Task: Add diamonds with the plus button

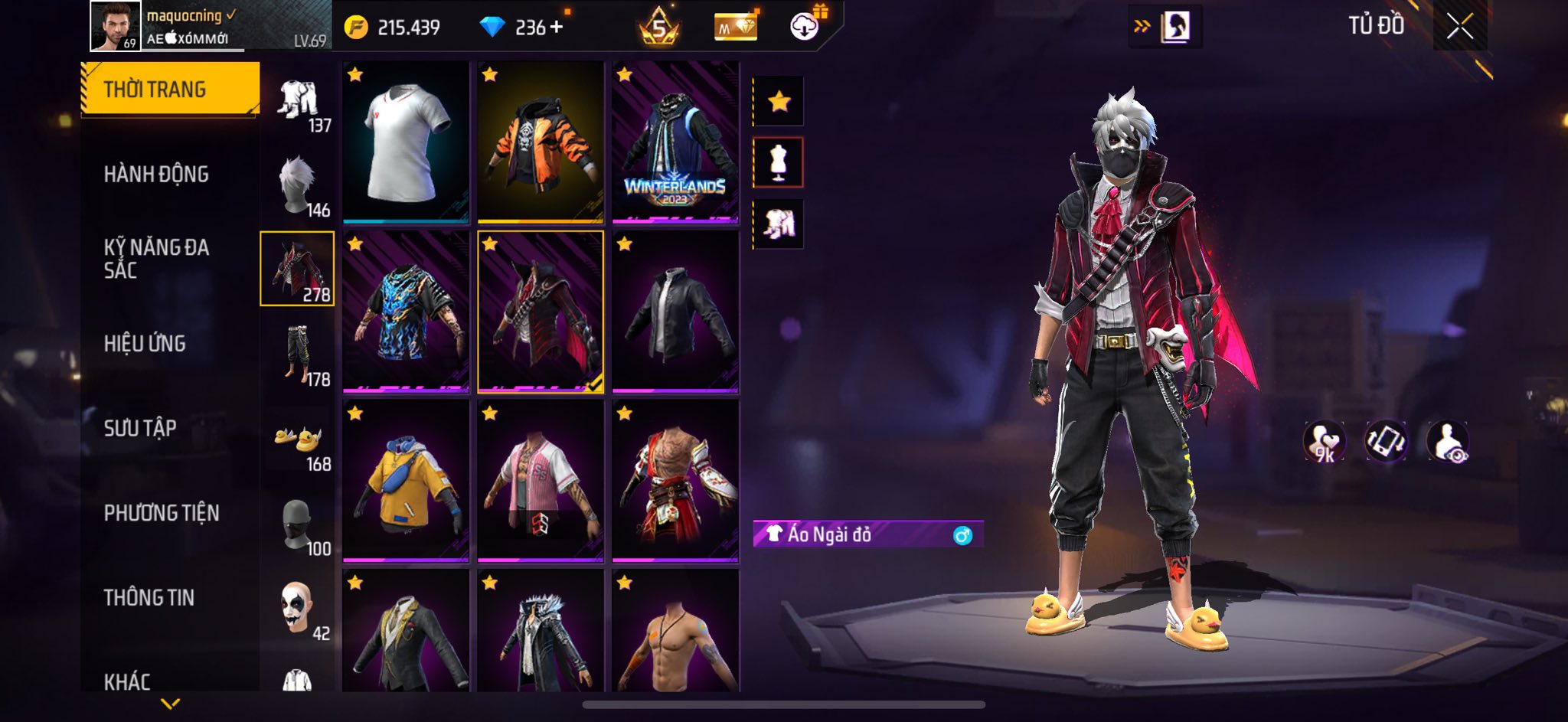Action: 557,28
